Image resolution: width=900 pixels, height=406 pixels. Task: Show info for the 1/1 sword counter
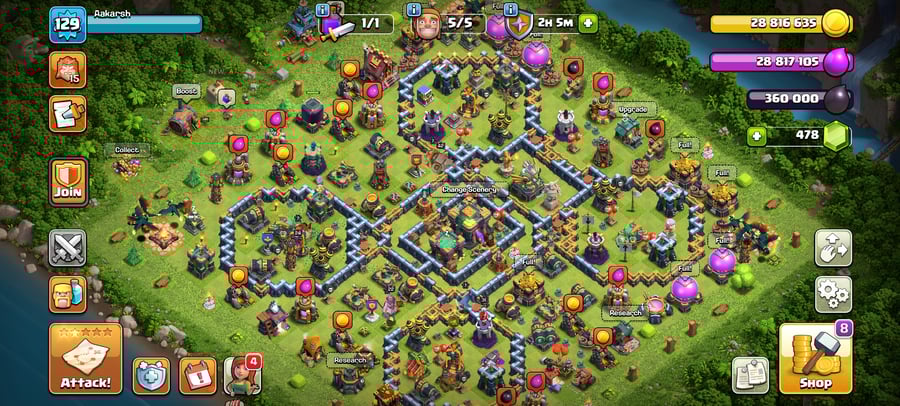point(324,10)
